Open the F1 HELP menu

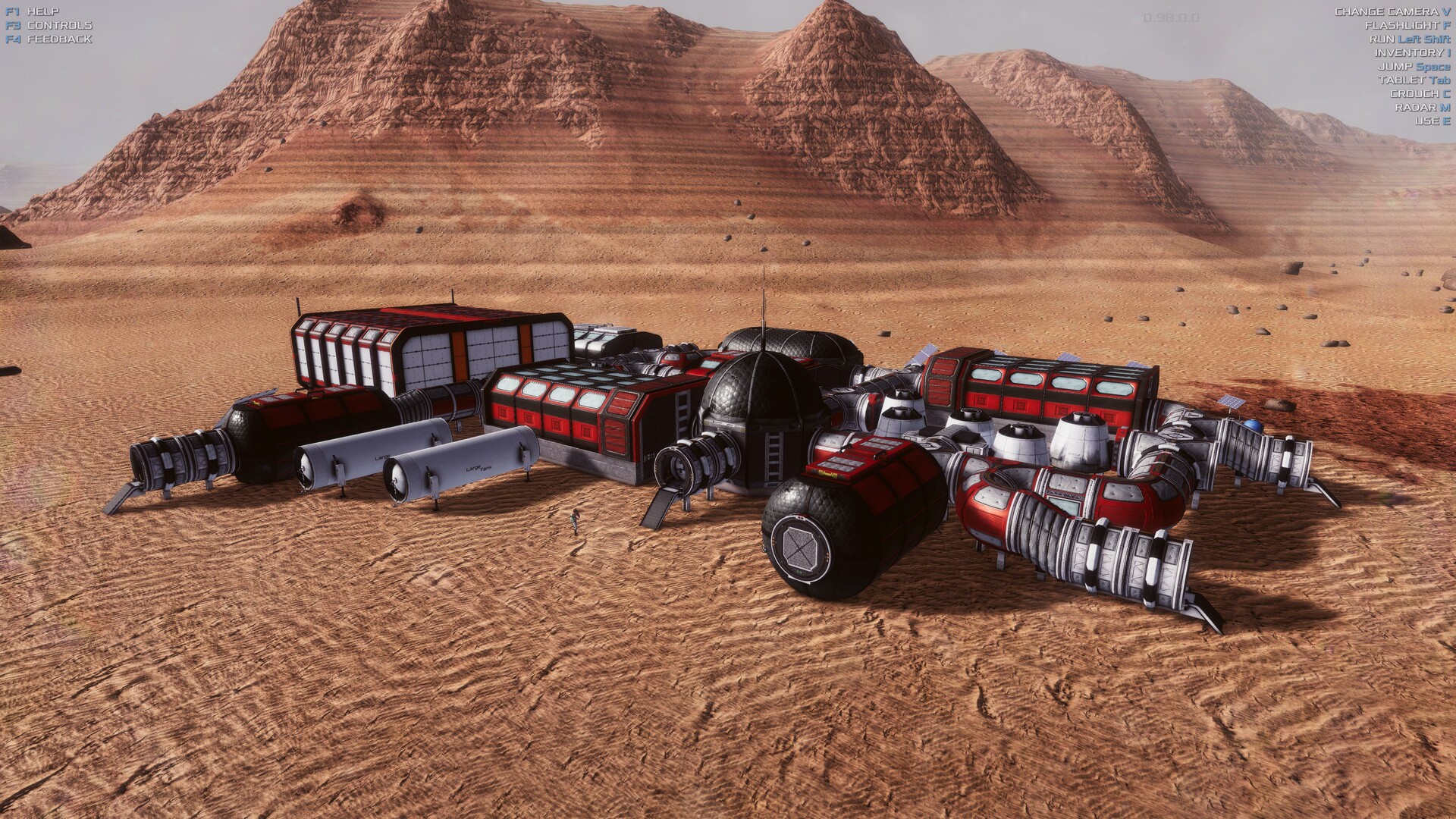34,11
